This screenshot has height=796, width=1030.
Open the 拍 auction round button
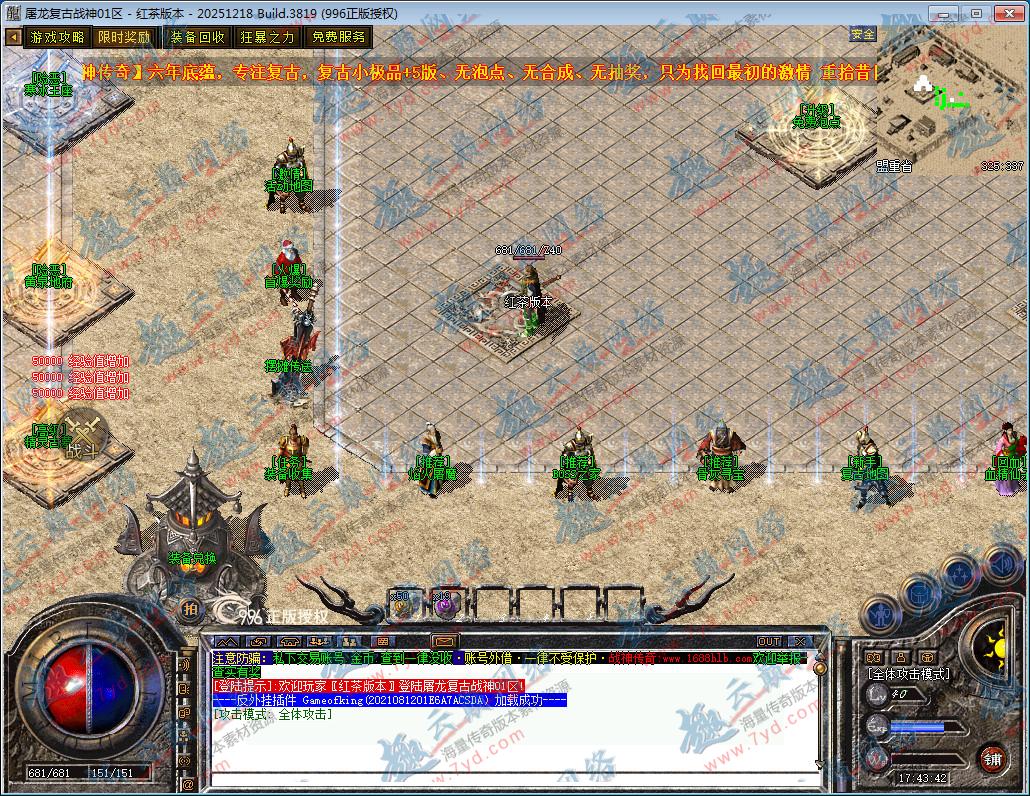point(189,608)
